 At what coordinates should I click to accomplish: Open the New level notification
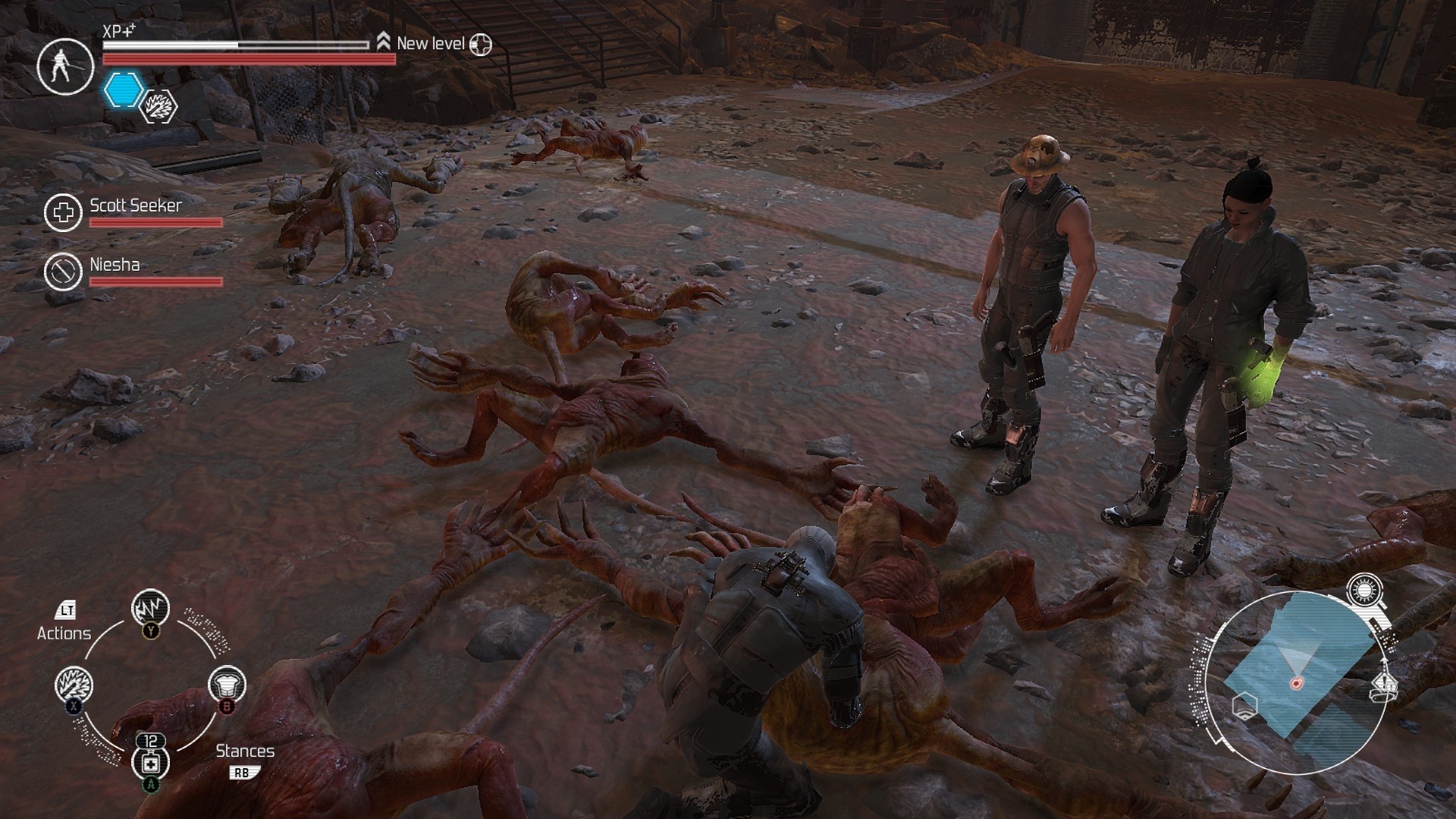[x=430, y=44]
